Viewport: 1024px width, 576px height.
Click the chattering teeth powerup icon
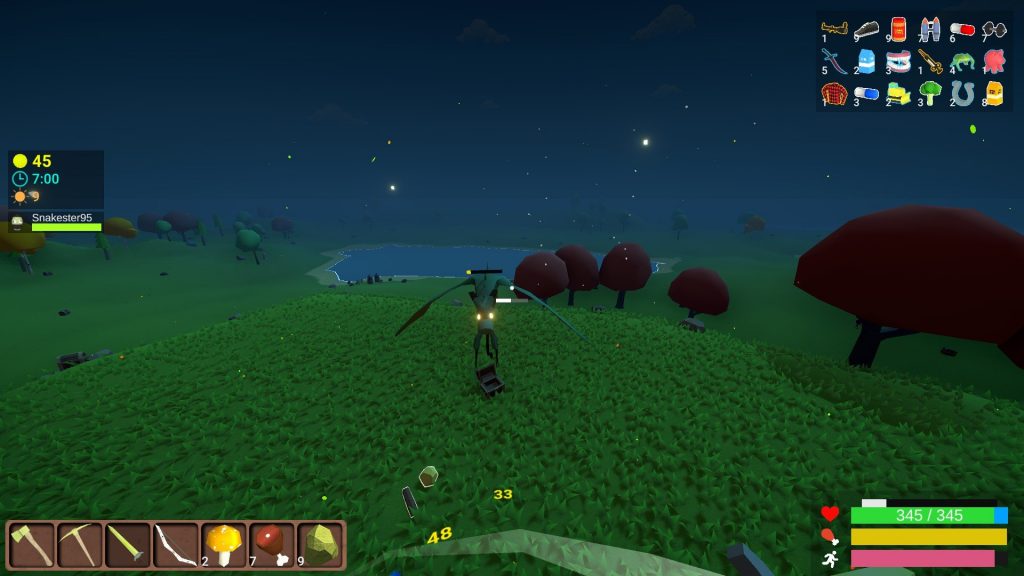(x=898, y=61)
